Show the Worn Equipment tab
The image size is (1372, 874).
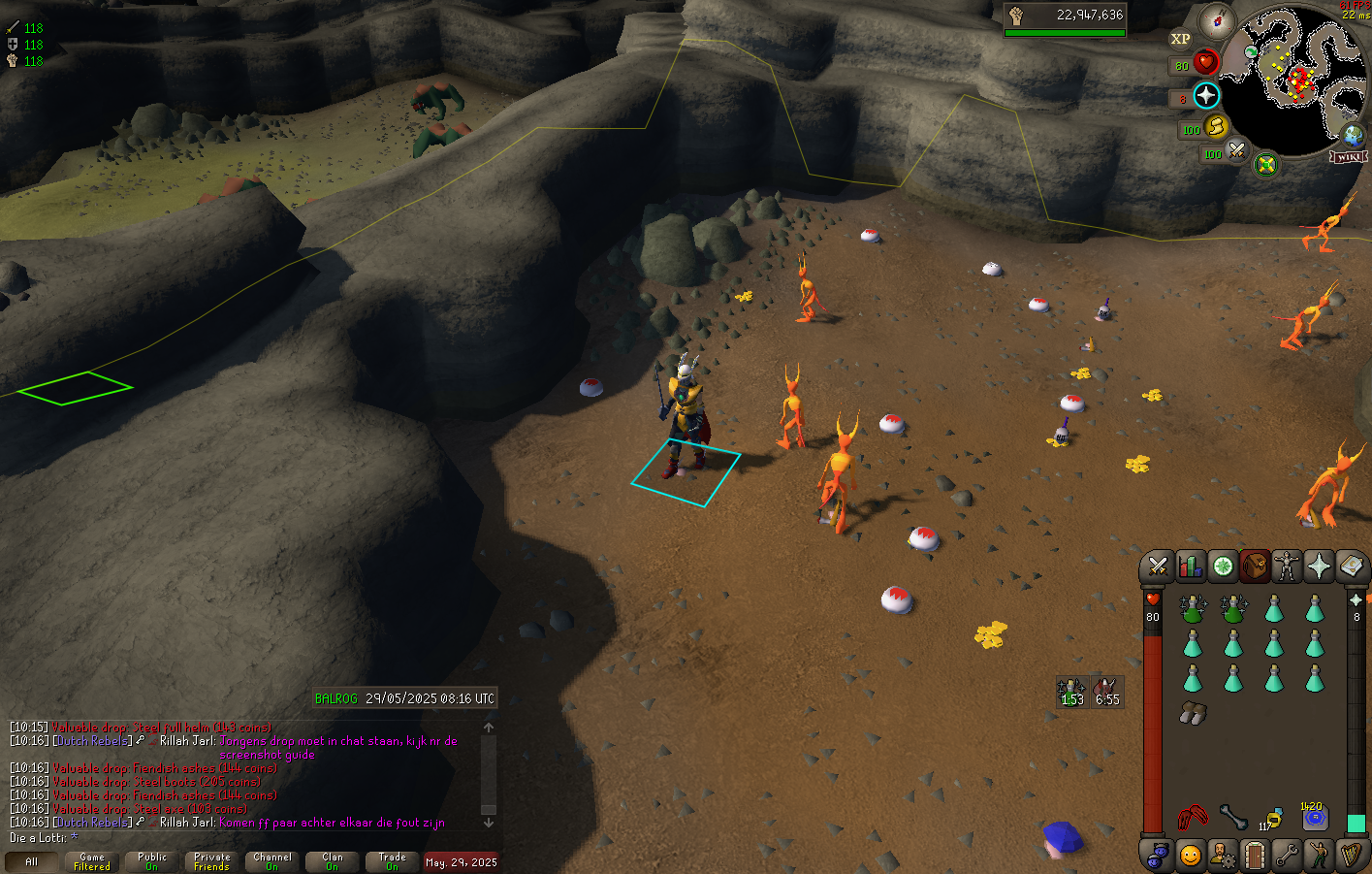(1287, 566)
